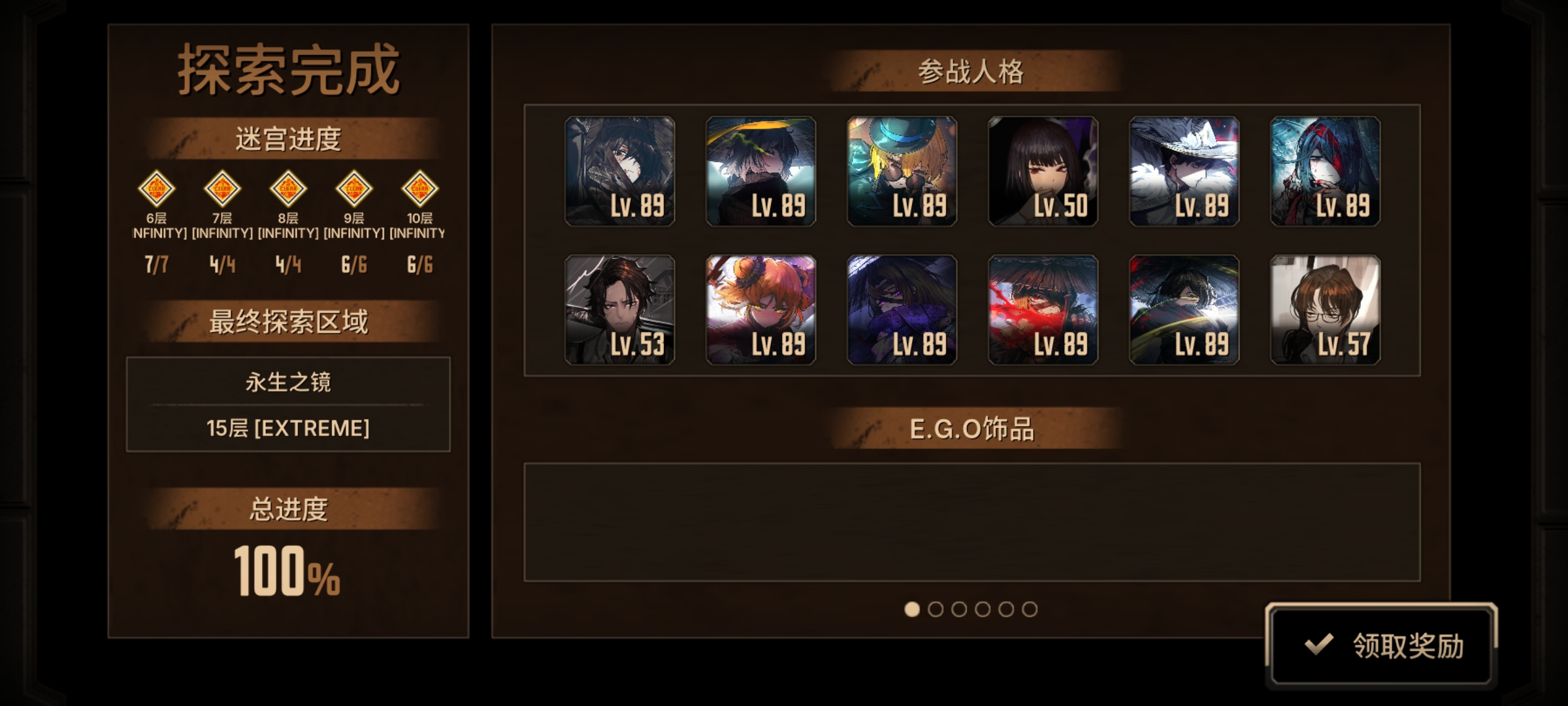Viewport: 1568px width, 706px height.
Task: Pick the teal top hat identity portrait
Action: pyautogui.click(x=902, y=171)
